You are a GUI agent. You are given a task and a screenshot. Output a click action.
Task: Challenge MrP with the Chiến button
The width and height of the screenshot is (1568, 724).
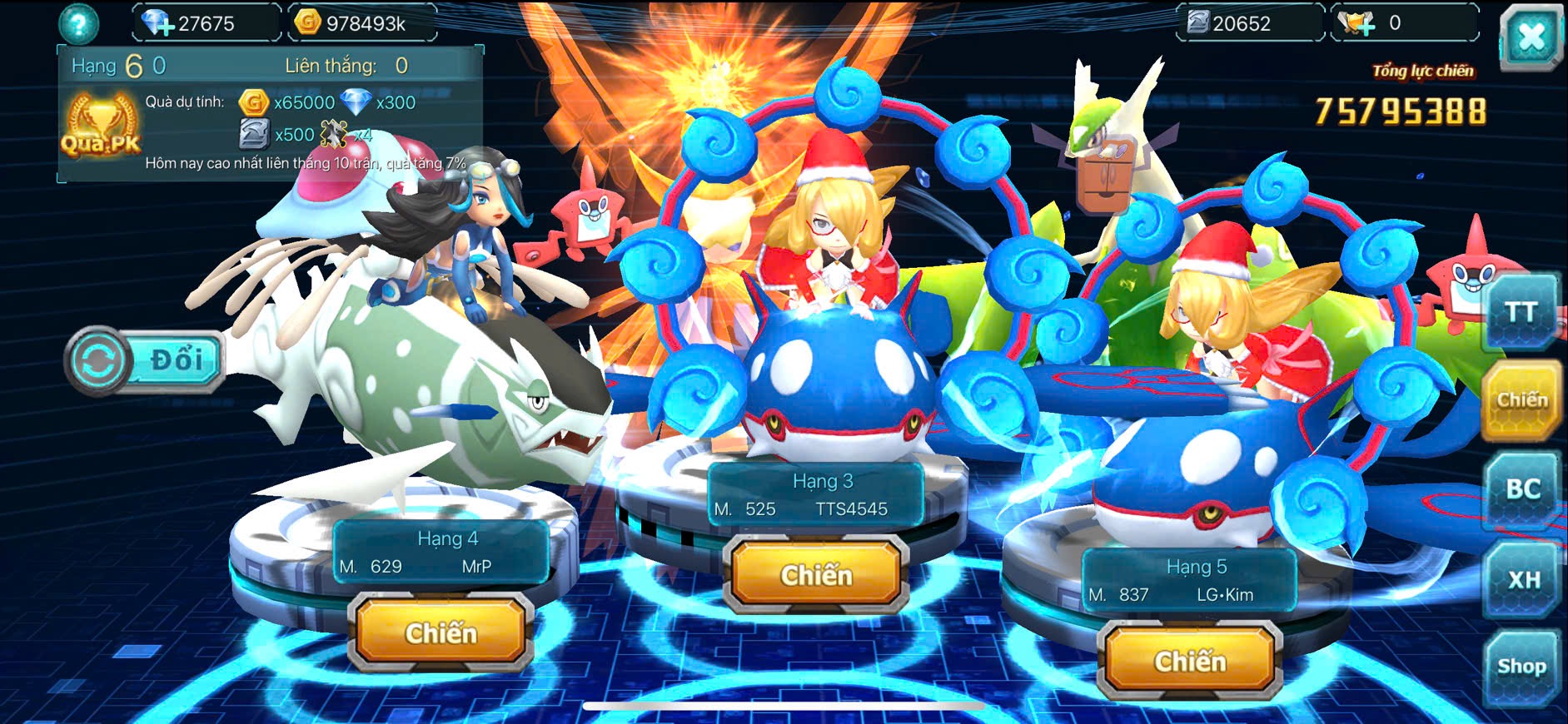pos(441,633)
